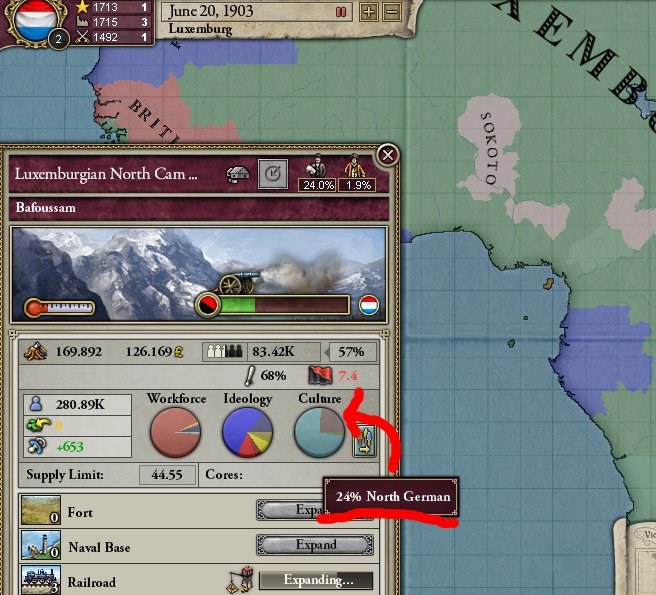Close the province info window

tap(388, 155)
